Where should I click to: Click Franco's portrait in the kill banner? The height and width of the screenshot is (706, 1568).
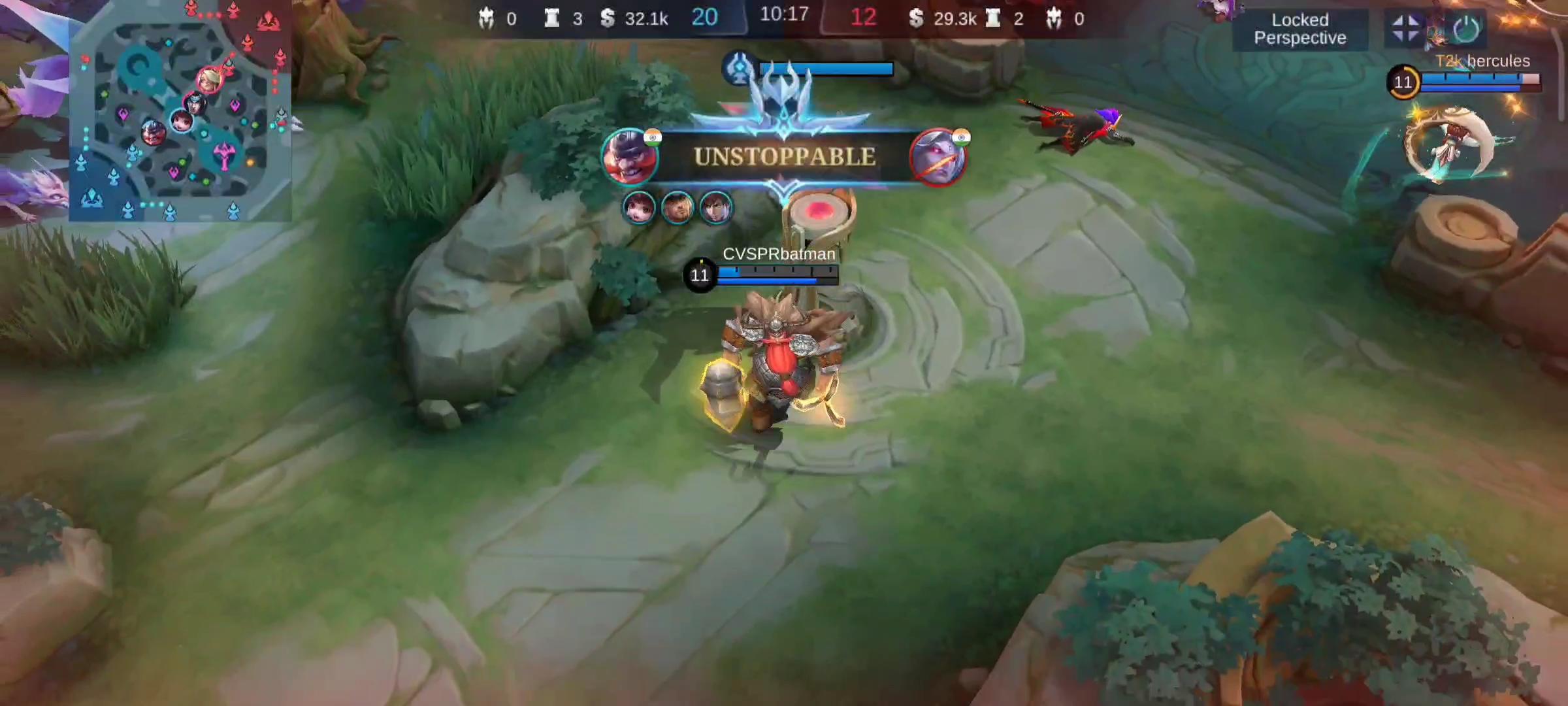coord(632,158)
